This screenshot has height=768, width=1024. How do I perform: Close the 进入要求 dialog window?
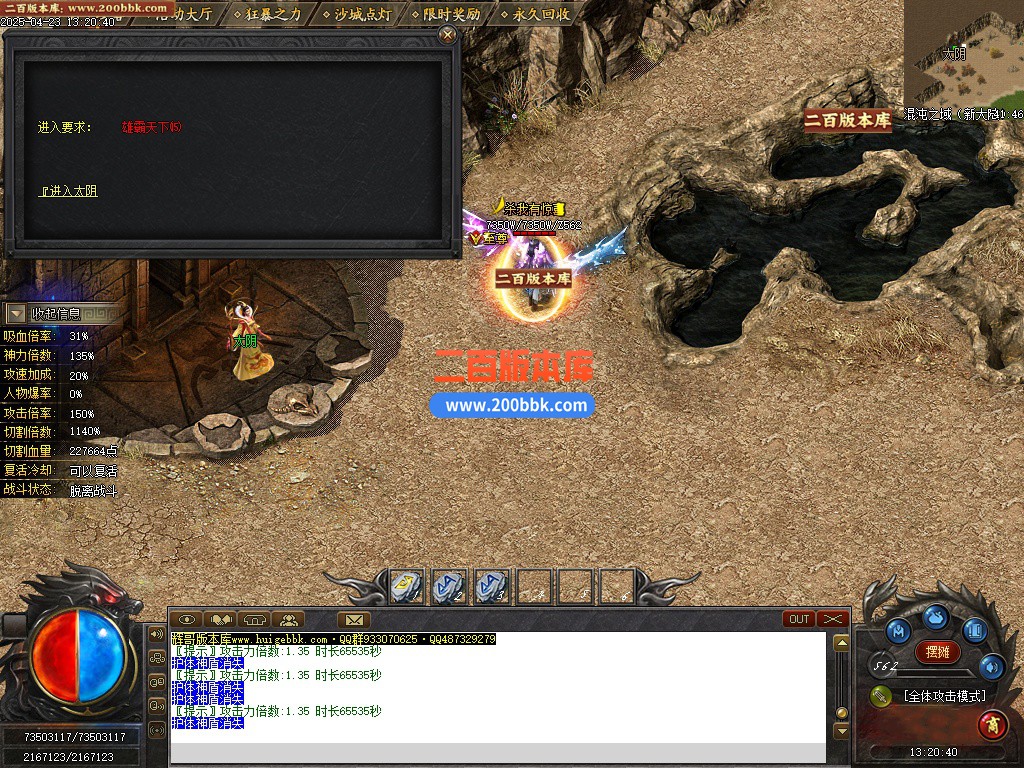coord(447,35)
